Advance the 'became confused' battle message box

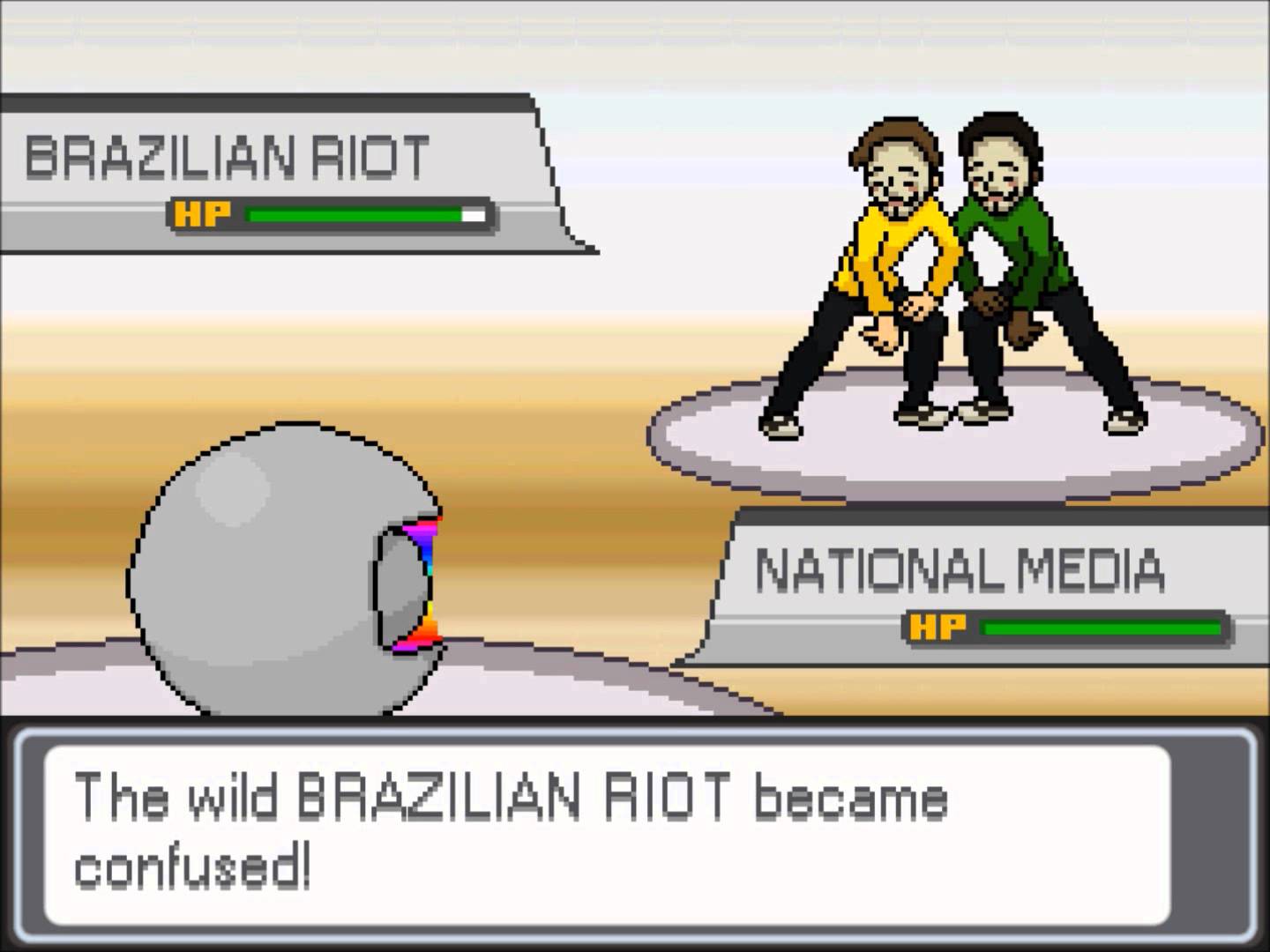pos(607,834)
